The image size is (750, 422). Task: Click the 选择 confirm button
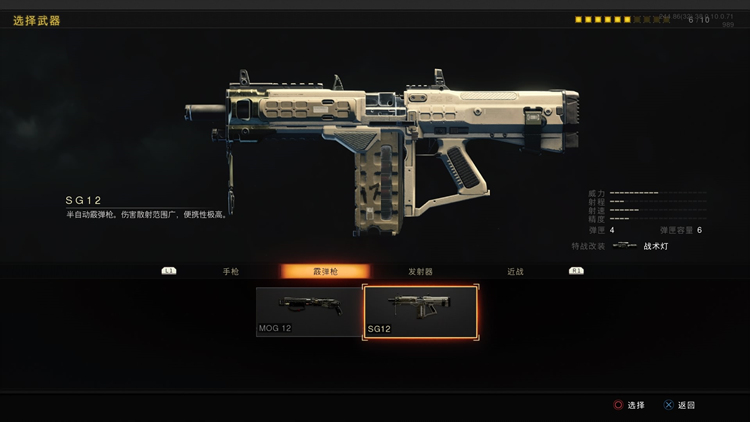click(x=629, y=405)
